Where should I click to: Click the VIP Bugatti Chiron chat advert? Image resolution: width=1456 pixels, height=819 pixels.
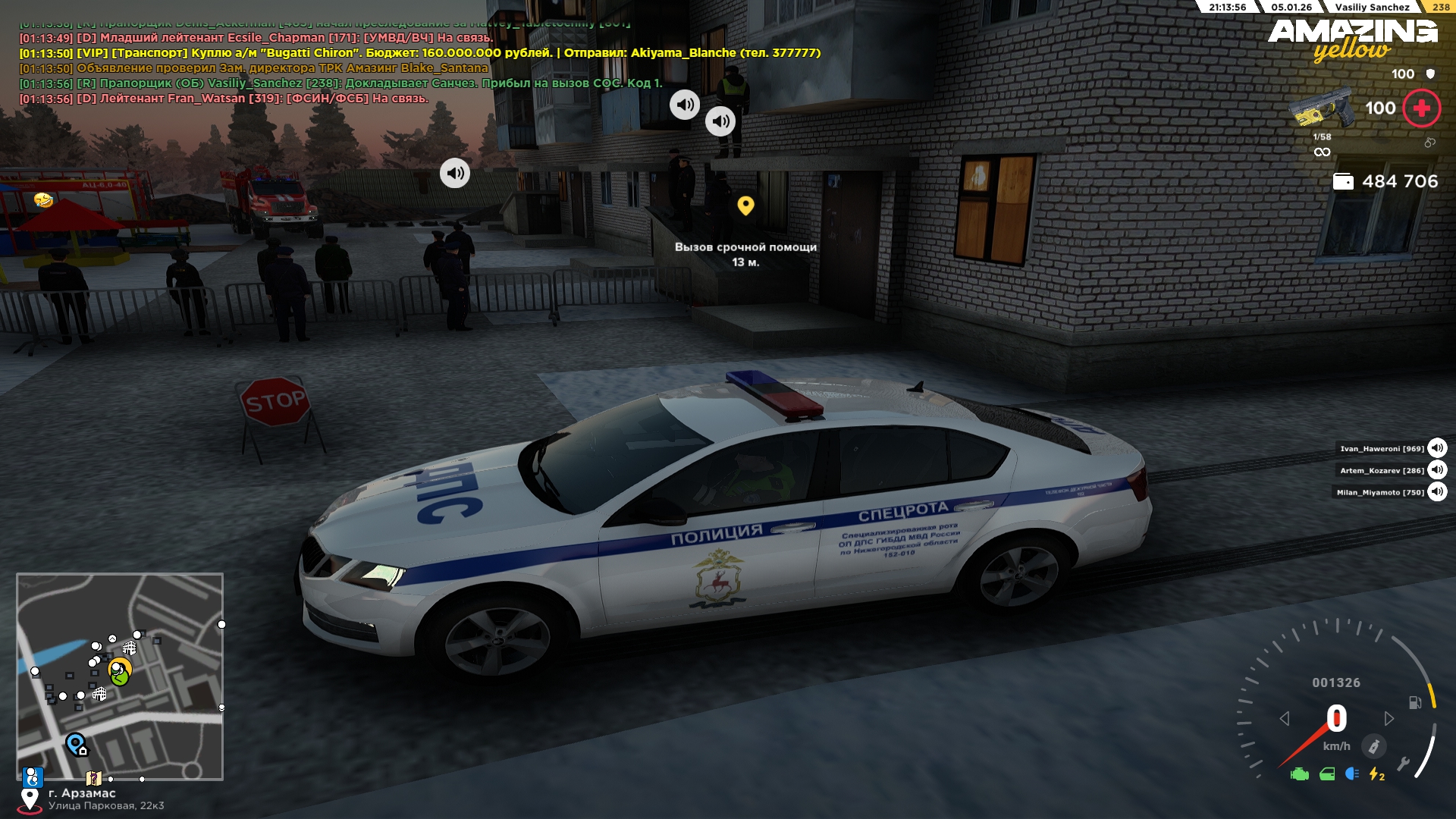coord(420,53)
